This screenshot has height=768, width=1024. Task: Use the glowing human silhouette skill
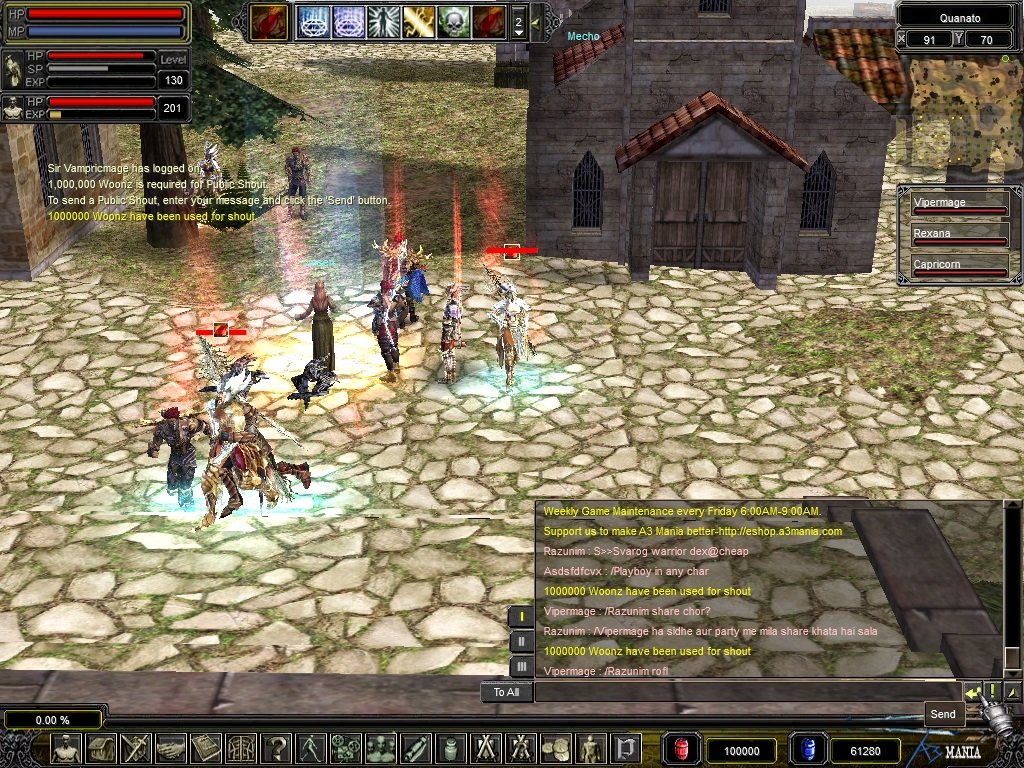click(383, 21)
